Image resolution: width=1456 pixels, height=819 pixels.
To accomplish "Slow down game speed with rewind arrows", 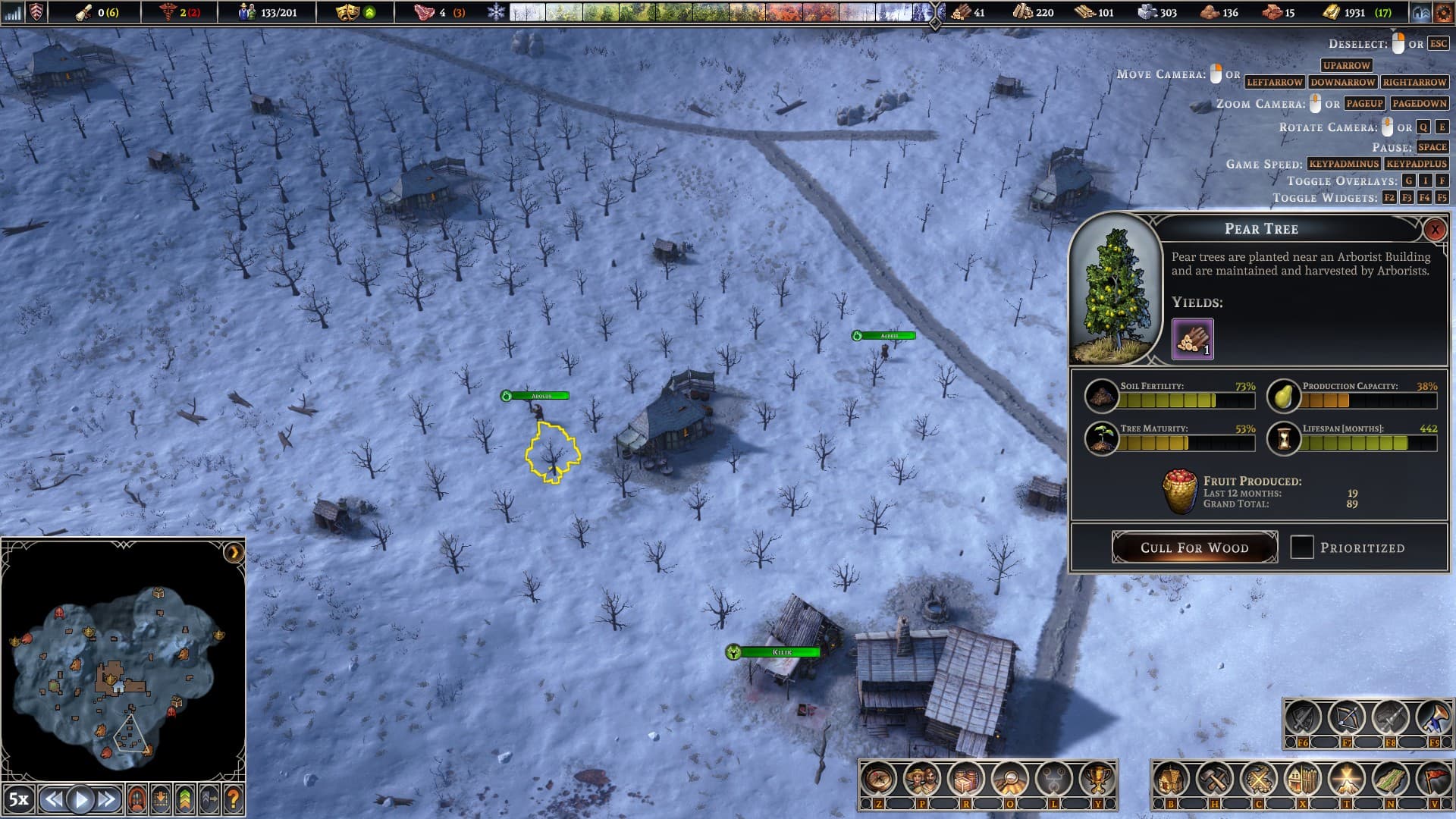I will (x=53, y=799).
